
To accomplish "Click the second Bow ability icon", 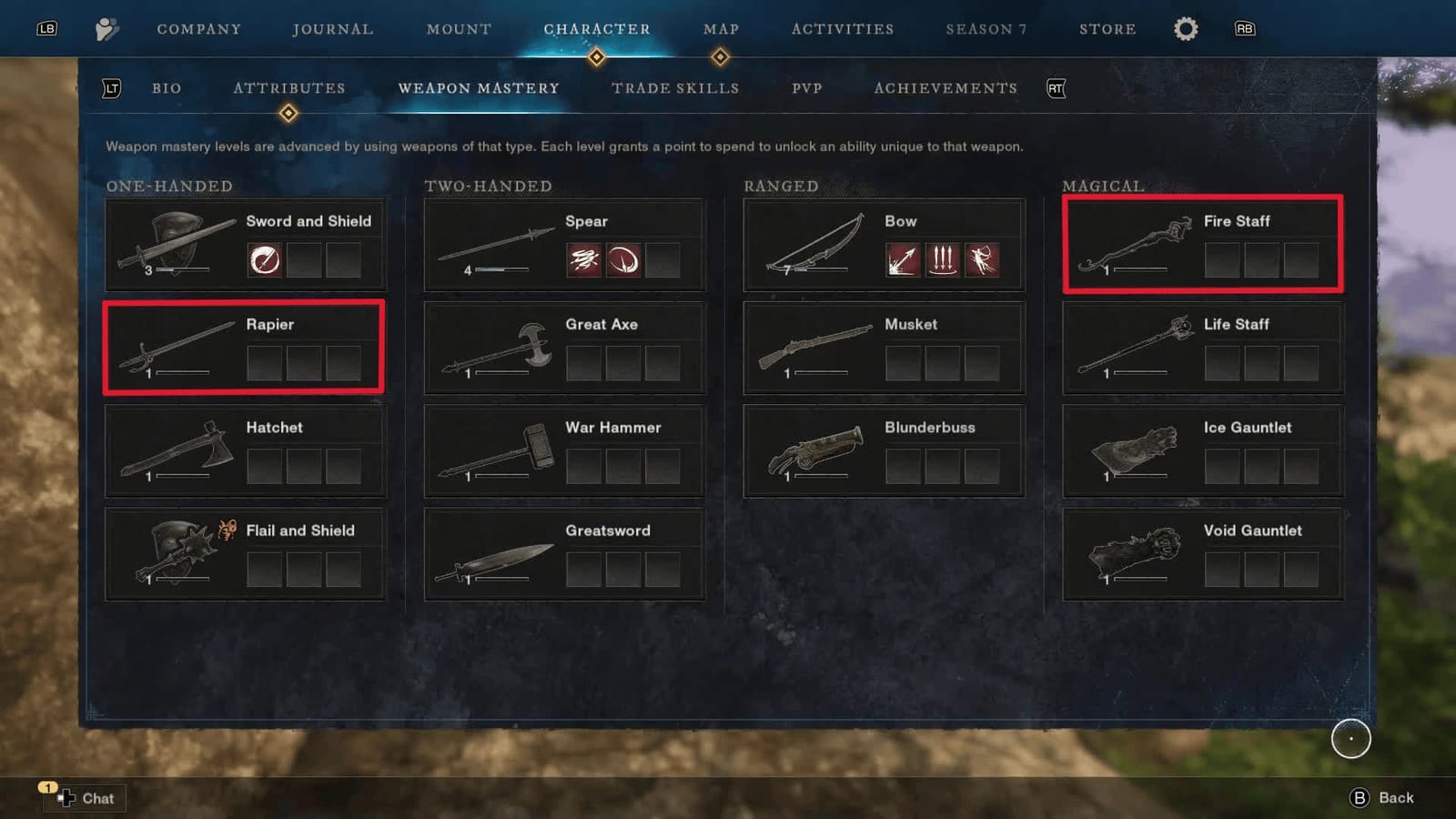I will coord(943,259).
